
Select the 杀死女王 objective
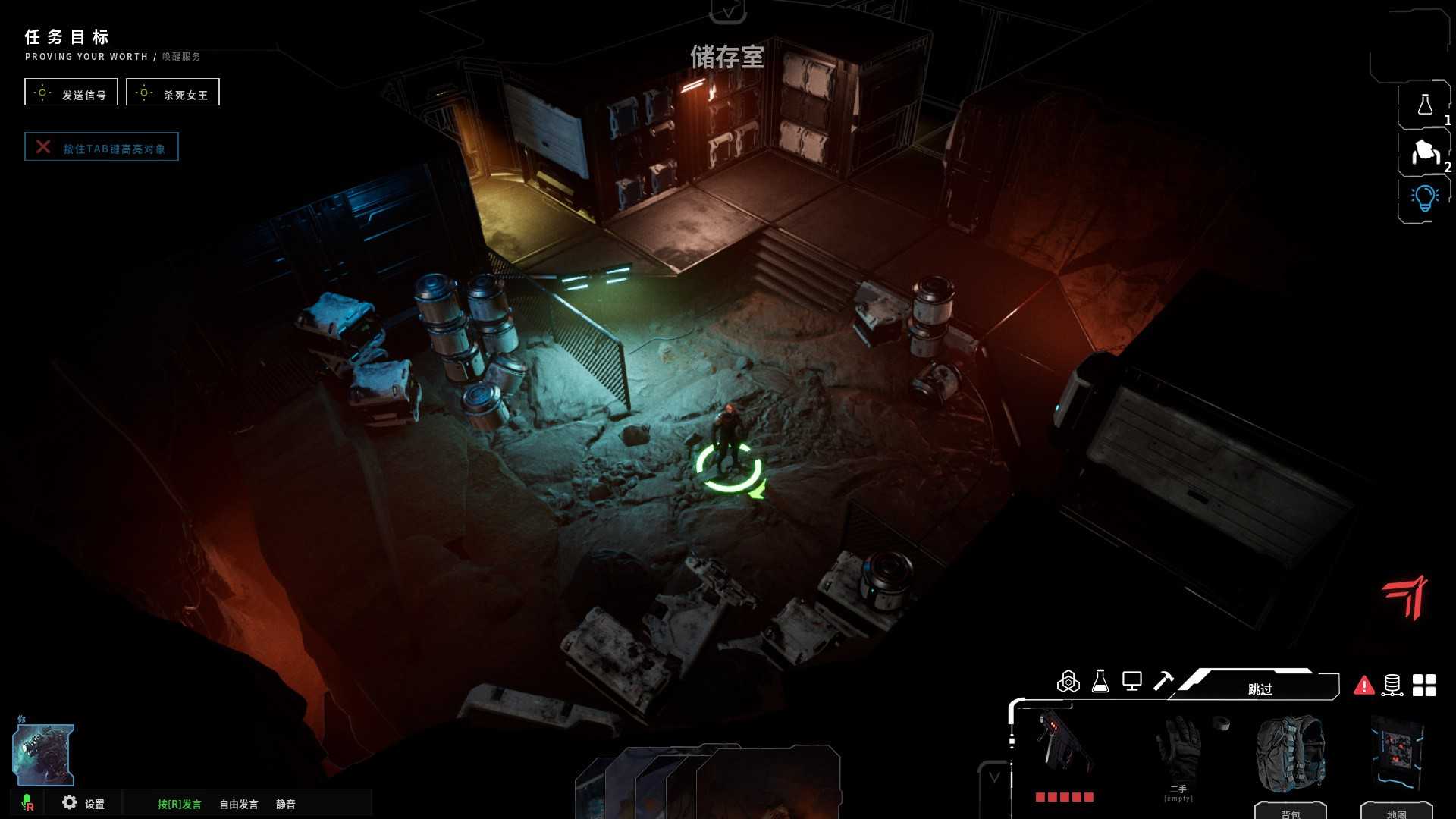coord(173,93)
